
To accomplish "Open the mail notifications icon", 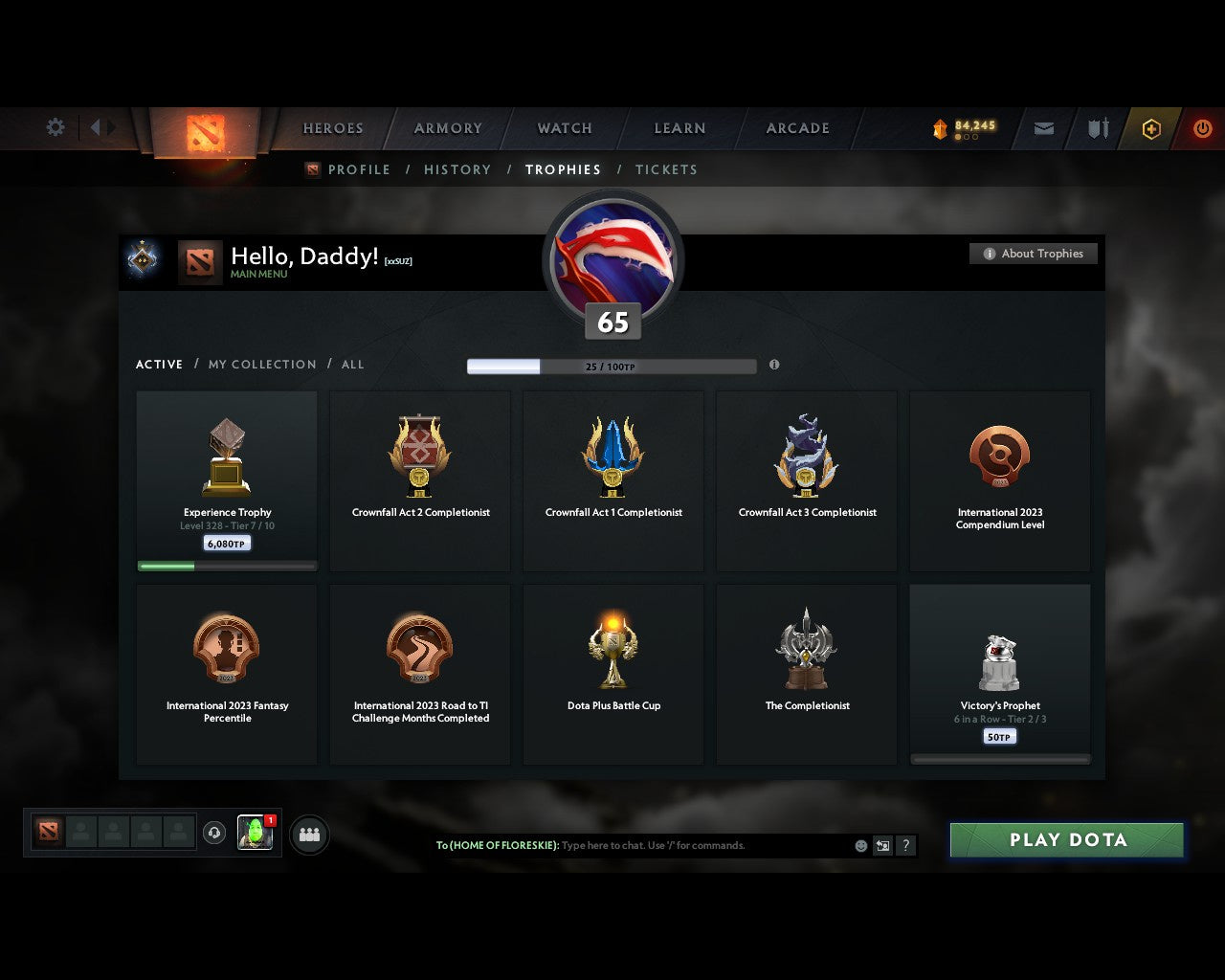I will tap(1043, 128).
